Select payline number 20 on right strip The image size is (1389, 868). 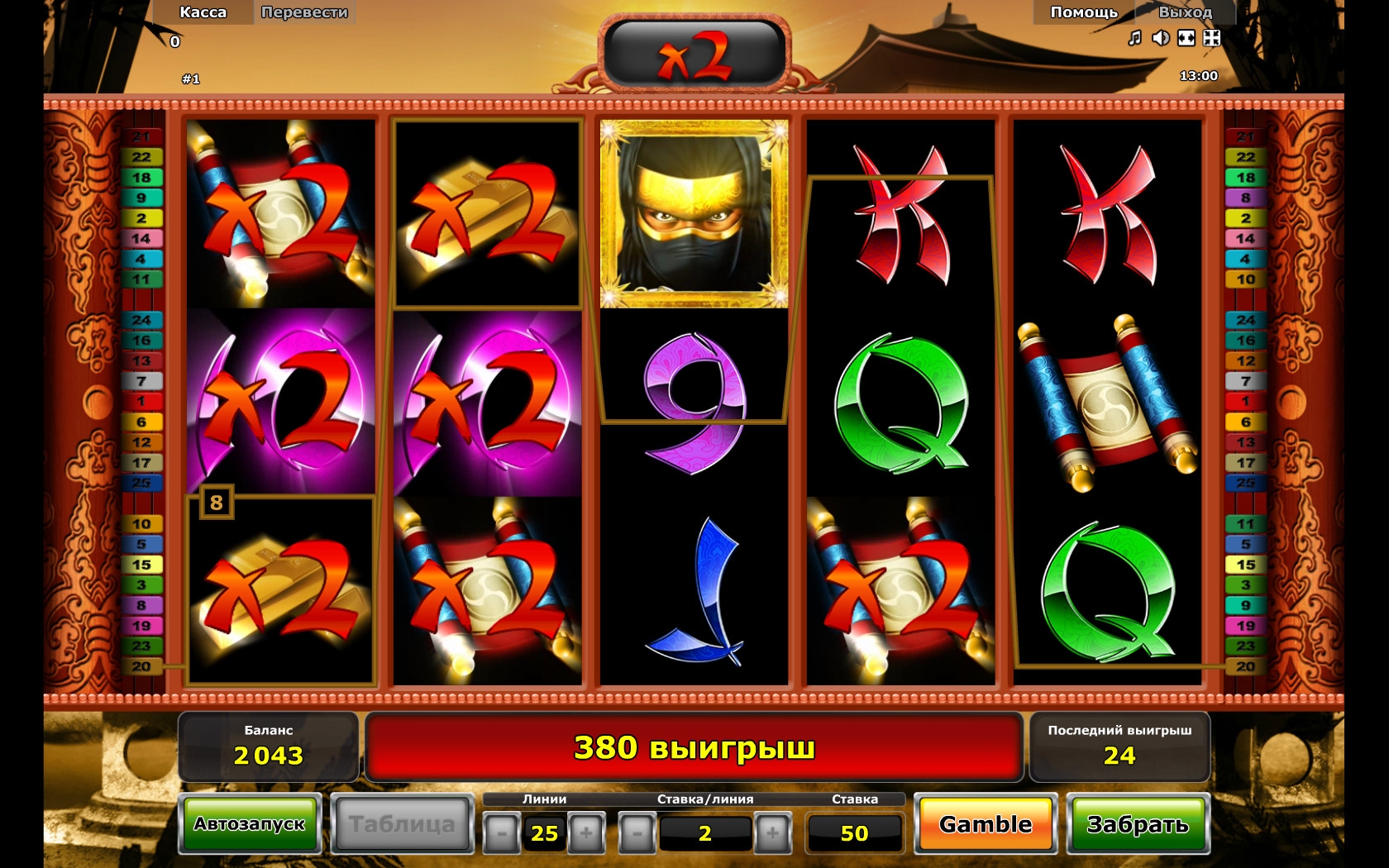tap(1246, 666)
